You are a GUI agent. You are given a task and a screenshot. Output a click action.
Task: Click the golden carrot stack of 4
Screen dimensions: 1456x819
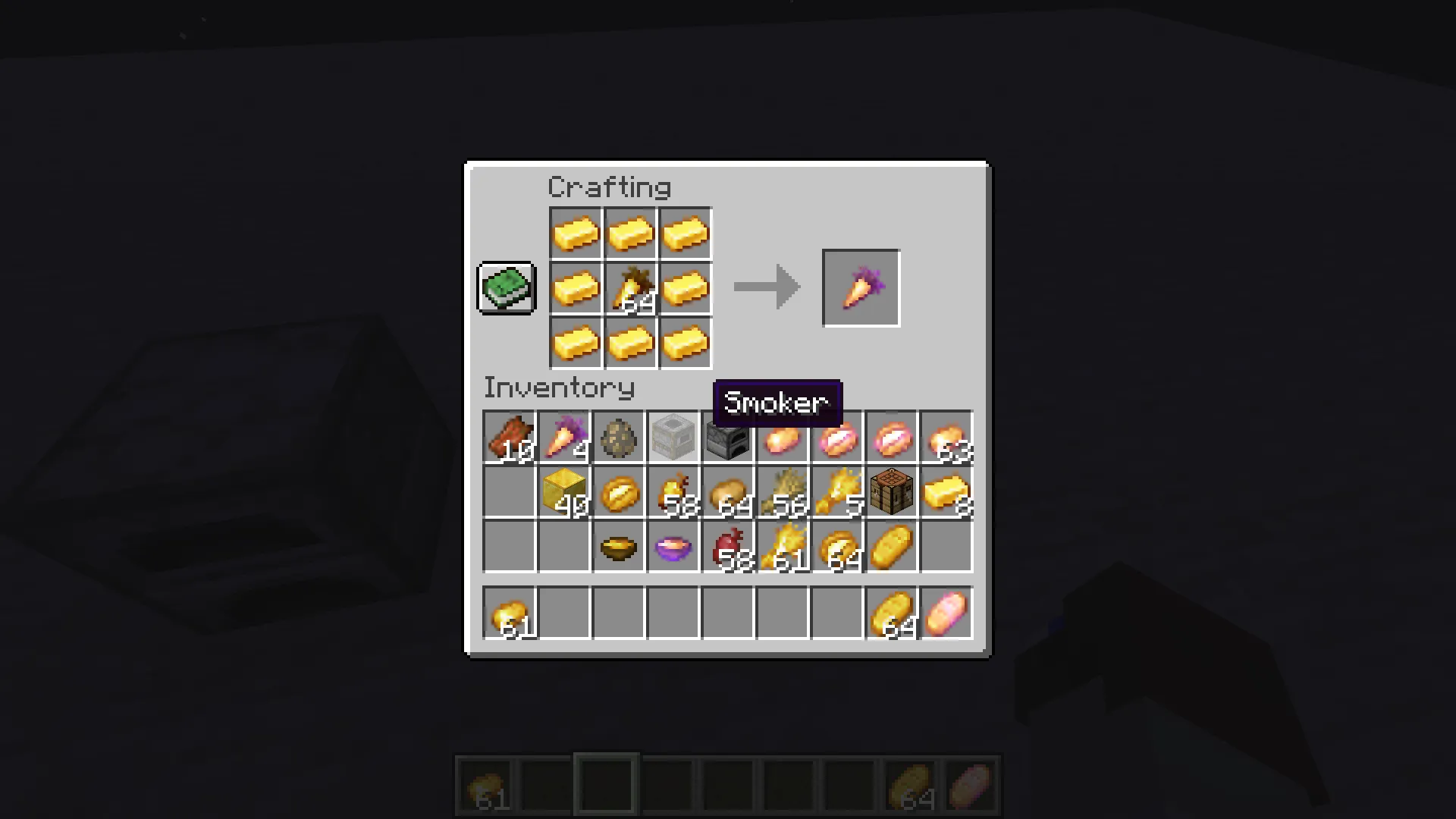[x=564, y=438]
